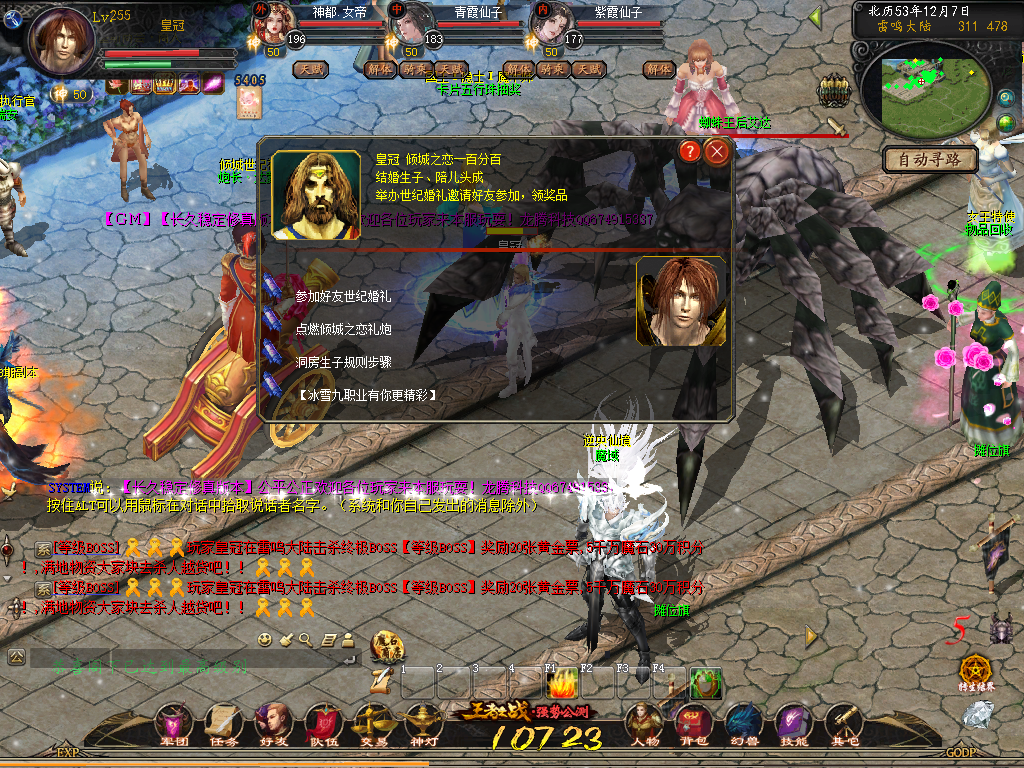Show the 好友 friends list
1024x768 pixels.
coord(273,722)
